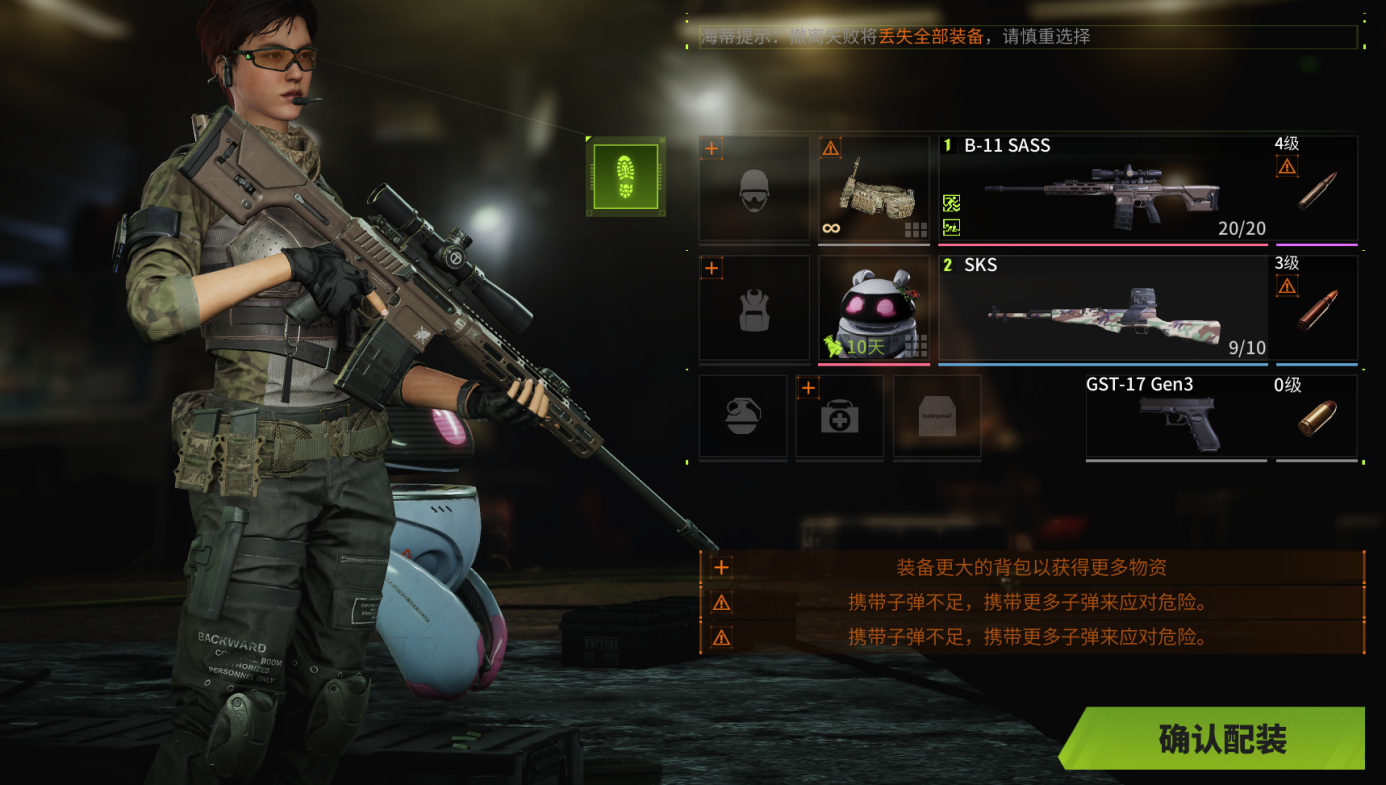The width and height of the screenshot is (1386, 785).
Task: Choose the GST-17 Gen3 pistol slot
Action: tap(1176, 417)
